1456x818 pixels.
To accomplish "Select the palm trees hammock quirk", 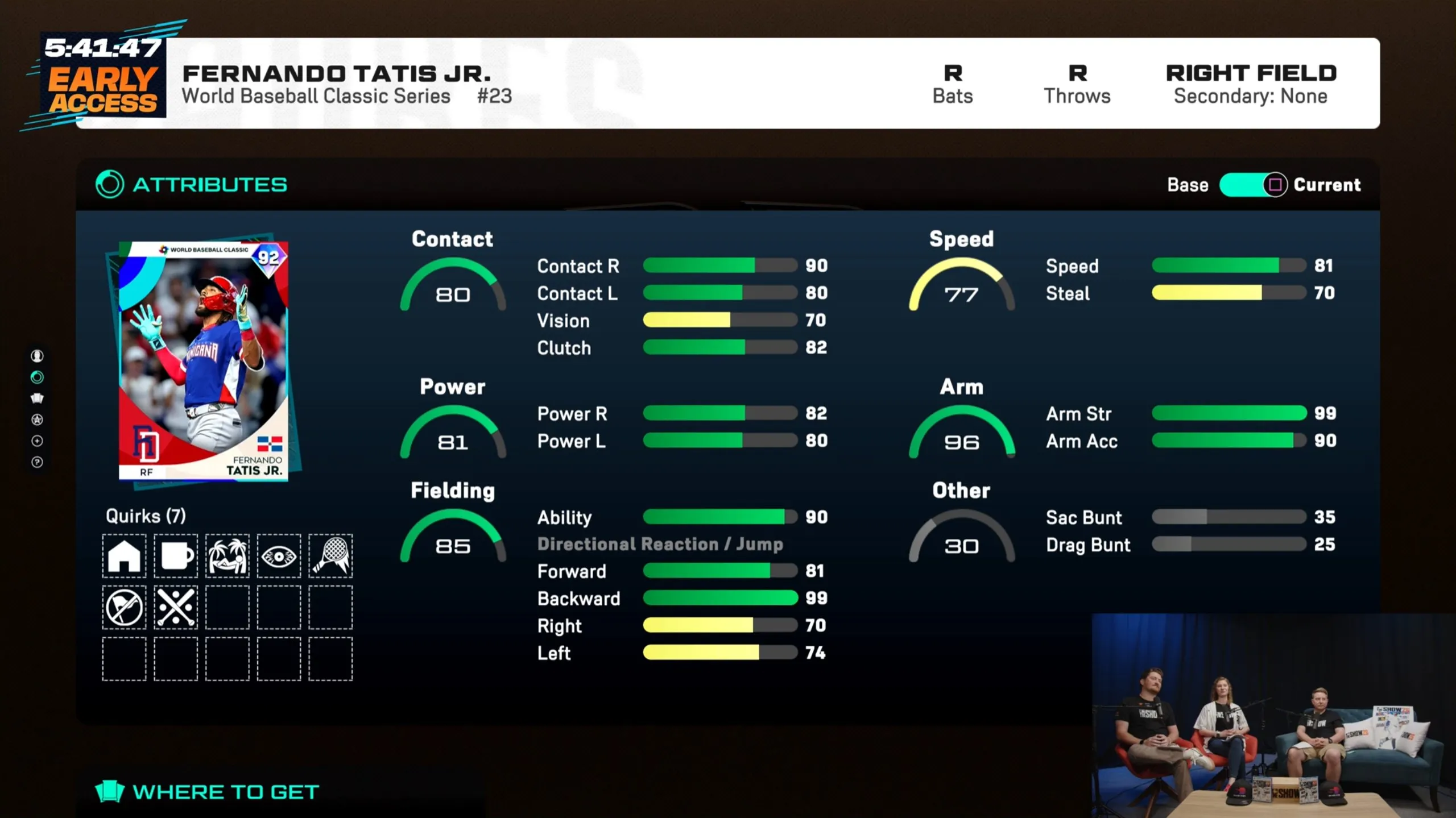I will click(227, 555).
